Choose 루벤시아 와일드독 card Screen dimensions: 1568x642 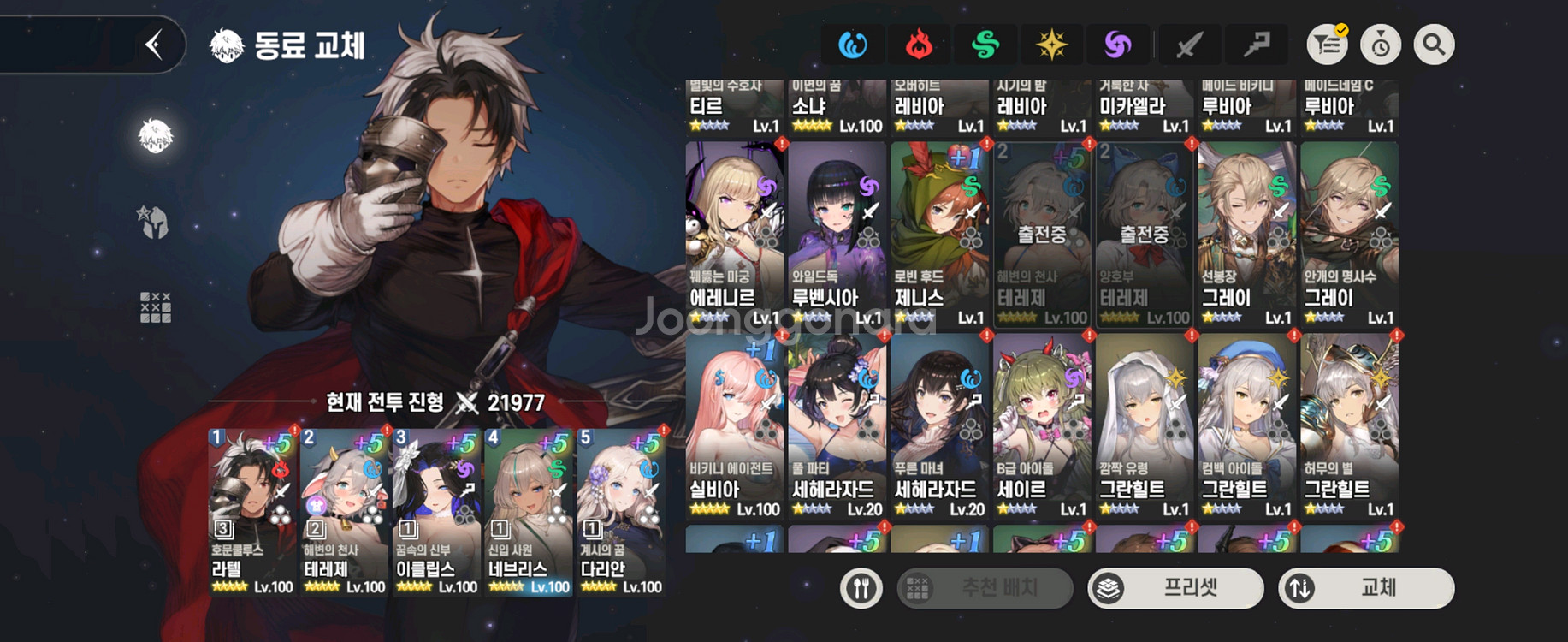837,235
